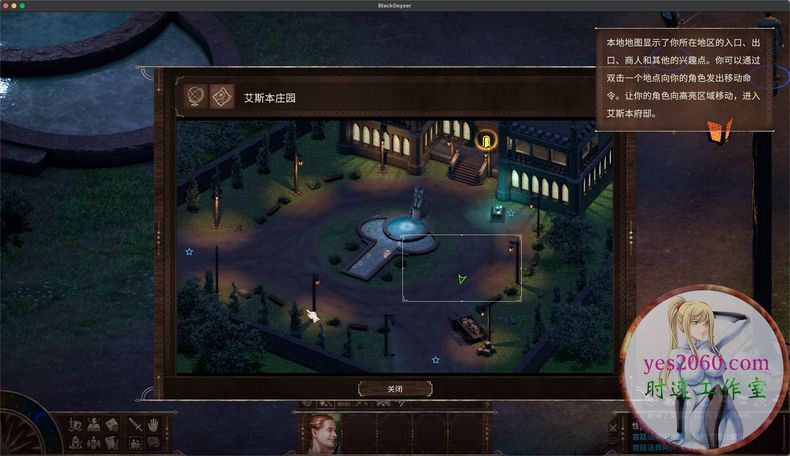Select the local area map tab
This screenshot has width=790, height=456.
[x=221, y=97]
